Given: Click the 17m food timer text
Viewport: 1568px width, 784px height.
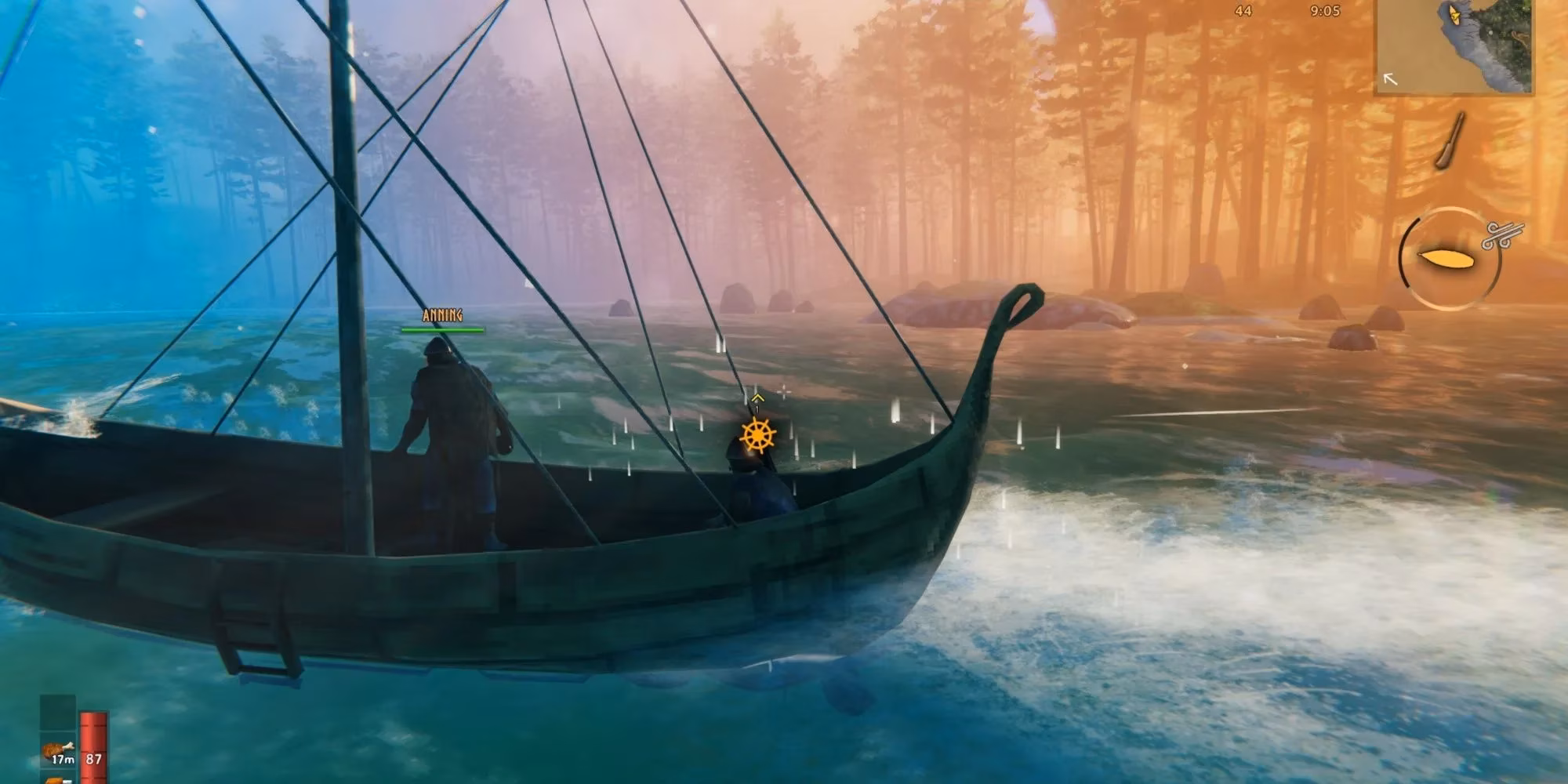Looking at the screenshot, I should tap(63, 760).
